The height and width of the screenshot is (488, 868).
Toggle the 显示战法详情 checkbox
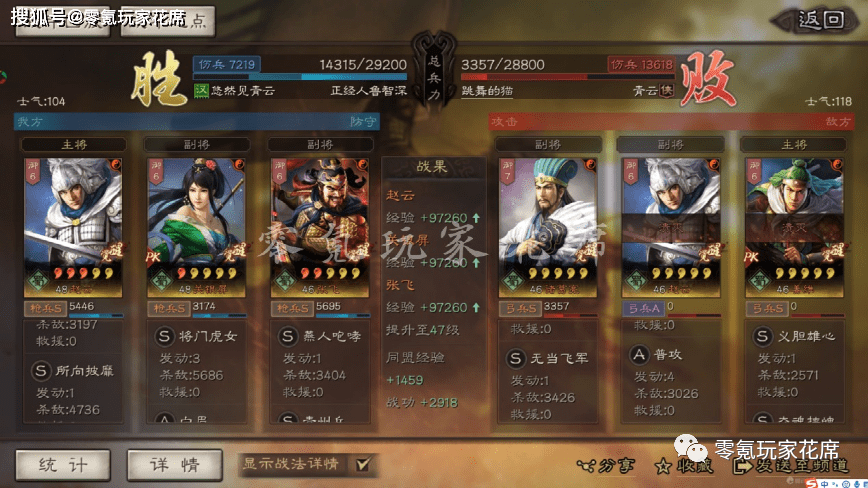coord(362,464)
